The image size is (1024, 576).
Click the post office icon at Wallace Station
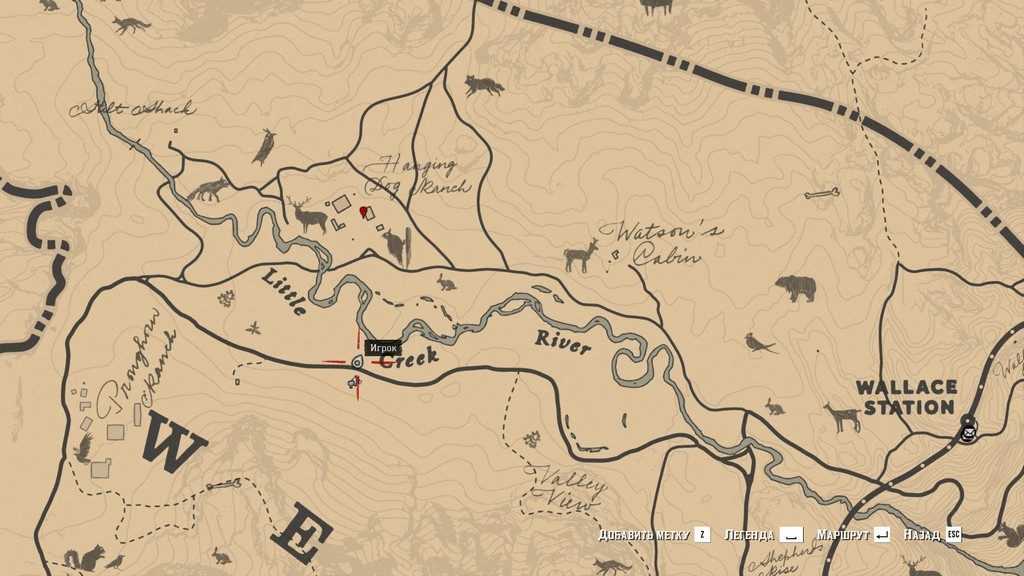tap(967, 433)
